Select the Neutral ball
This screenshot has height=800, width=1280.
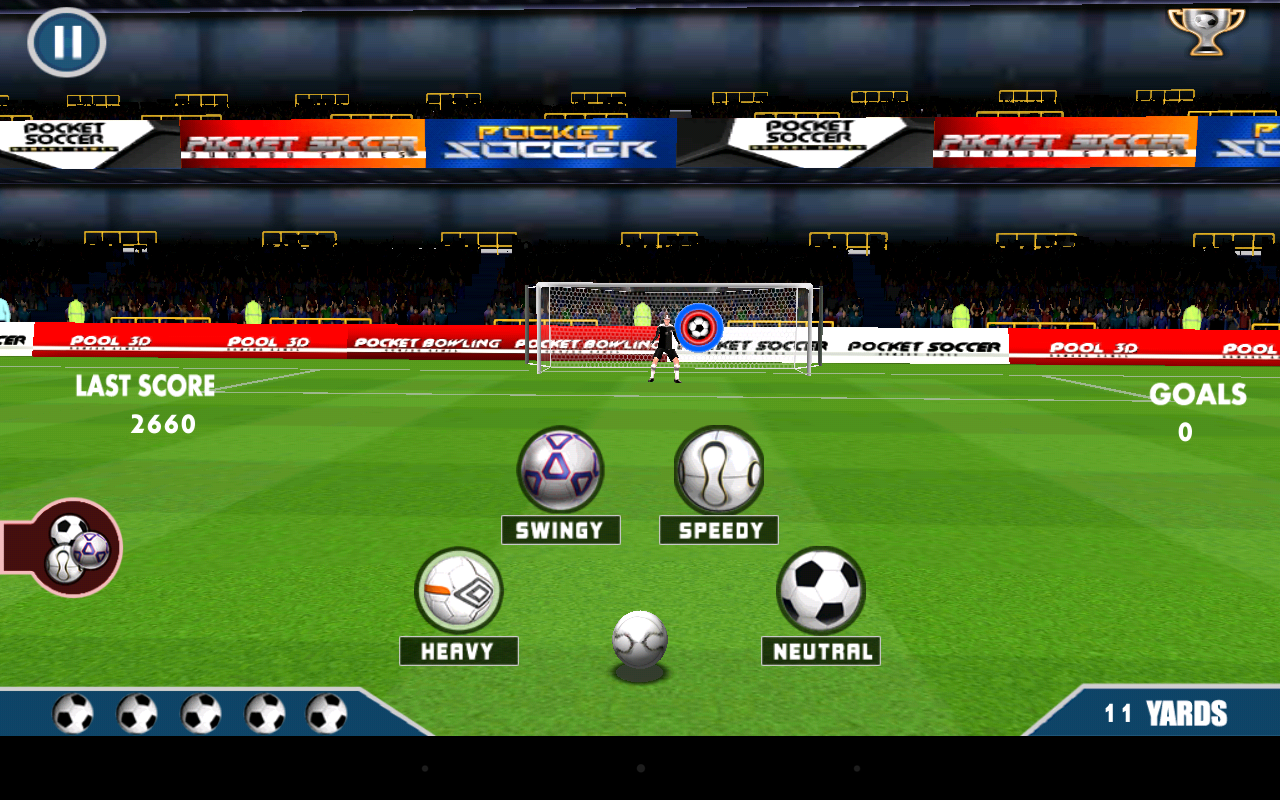[820, 590]
